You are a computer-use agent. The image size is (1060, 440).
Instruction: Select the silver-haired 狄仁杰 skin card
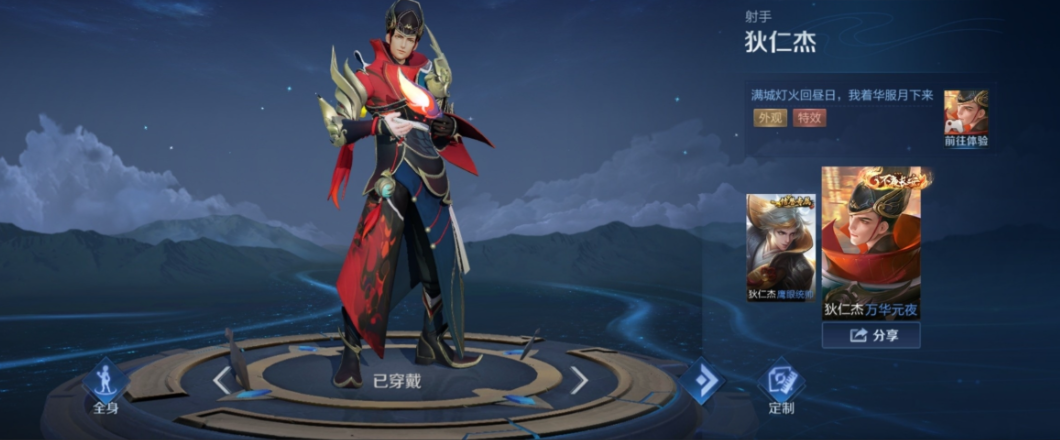pyautogui.click(x=781, y=248)
